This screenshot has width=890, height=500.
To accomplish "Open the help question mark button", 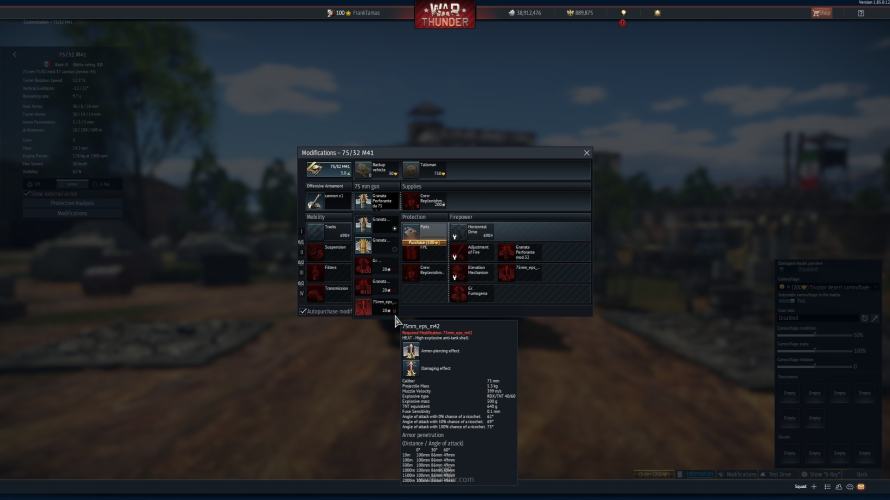I will pyautogui.click(x=860, y=13).
